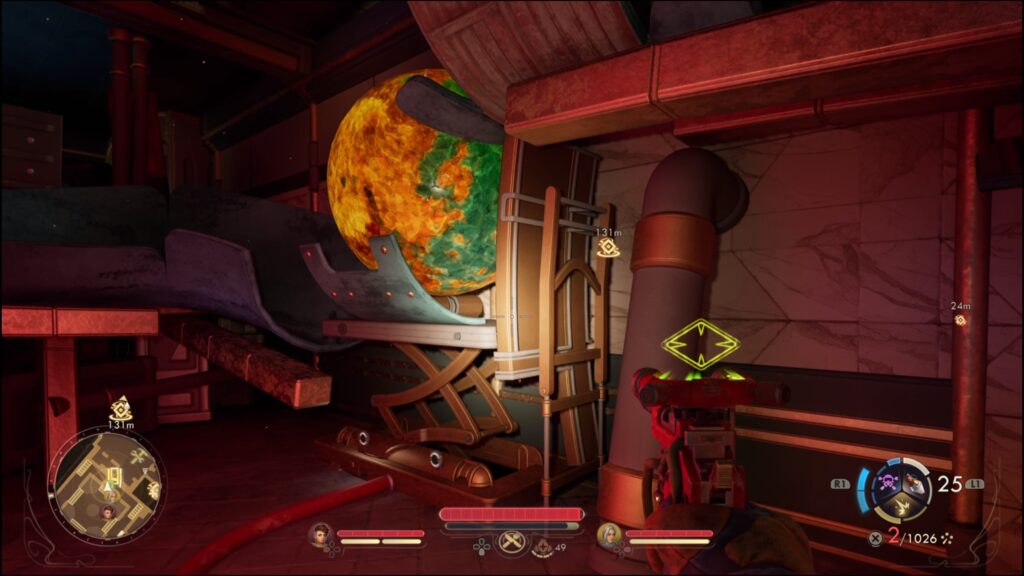Select the dark-haired companion portrait
This screenshot has width=1024, height=576.
coord(320,535)
